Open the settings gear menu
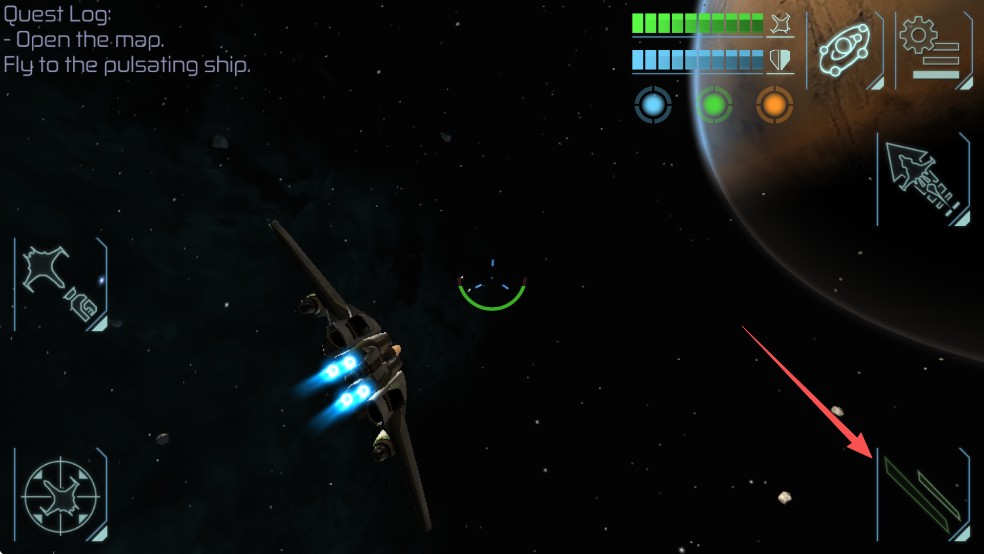 click(x=932, y=50)
